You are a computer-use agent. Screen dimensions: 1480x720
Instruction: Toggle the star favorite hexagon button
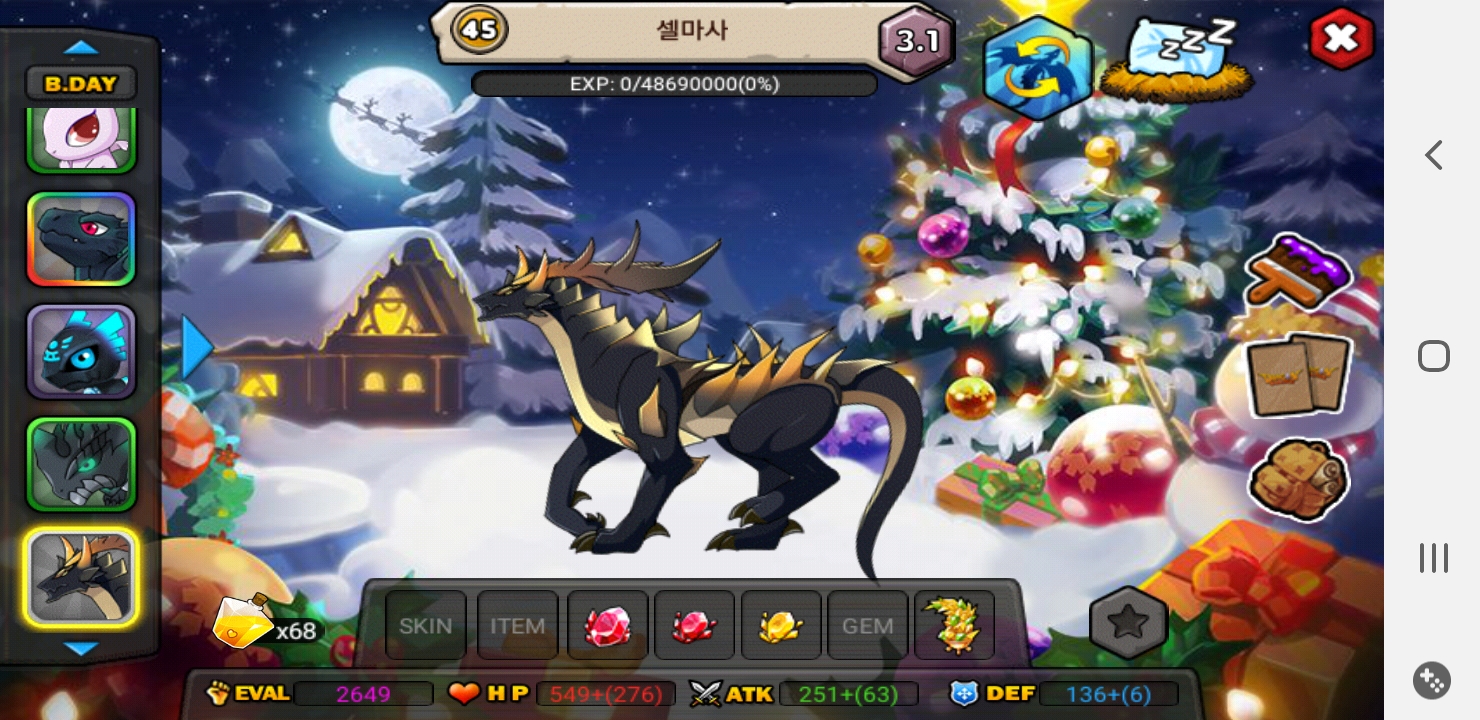(x=1128, y=622)
